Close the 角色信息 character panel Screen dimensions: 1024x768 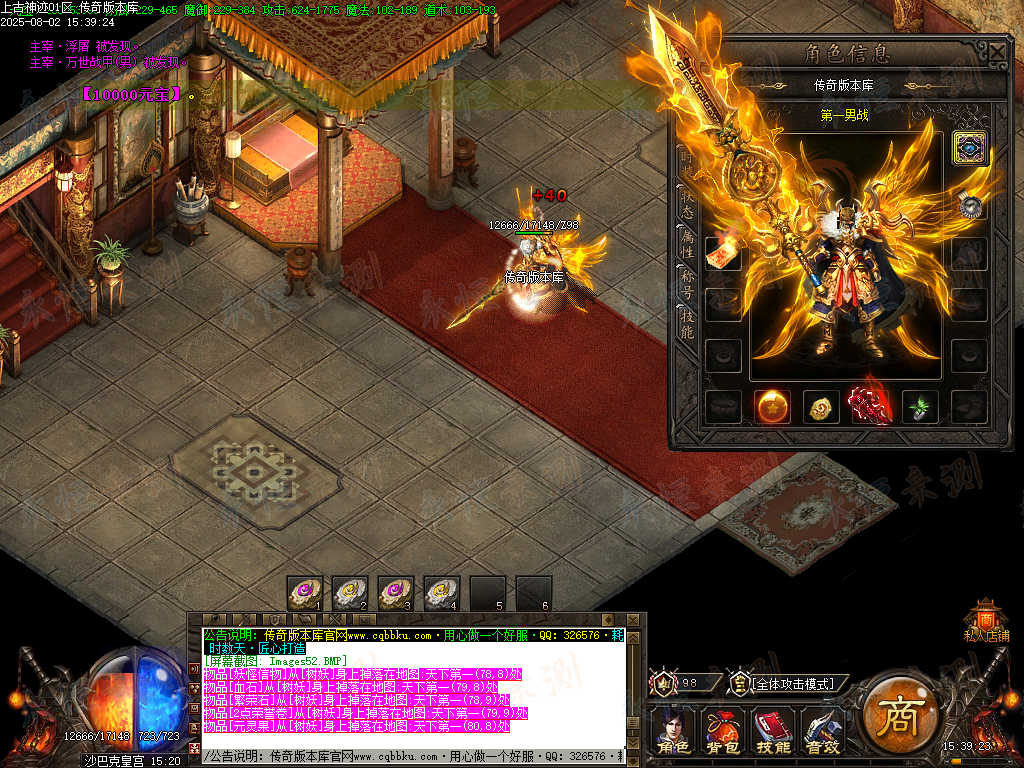[997, 52]
